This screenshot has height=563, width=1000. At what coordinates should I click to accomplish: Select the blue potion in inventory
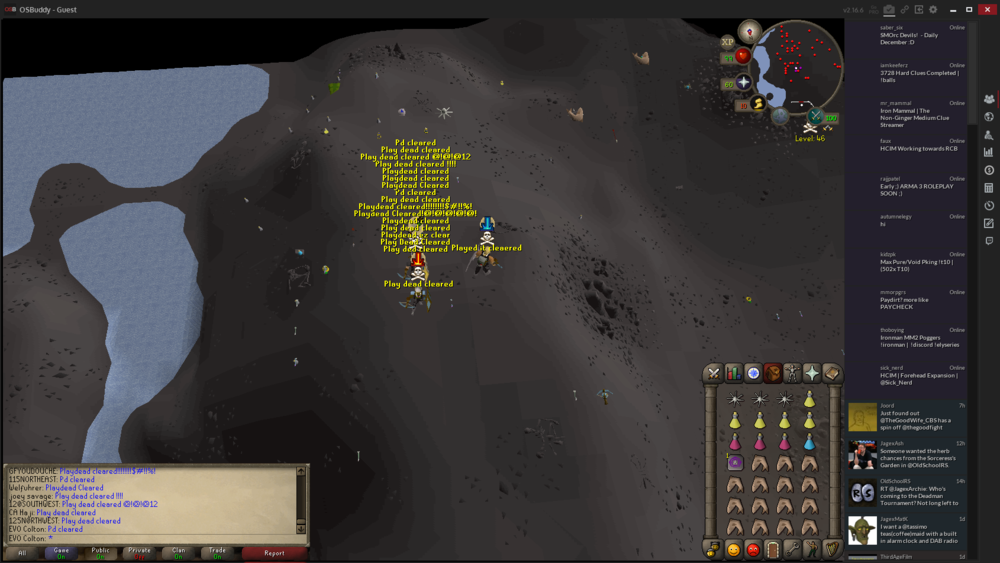[x=809, y=442]
